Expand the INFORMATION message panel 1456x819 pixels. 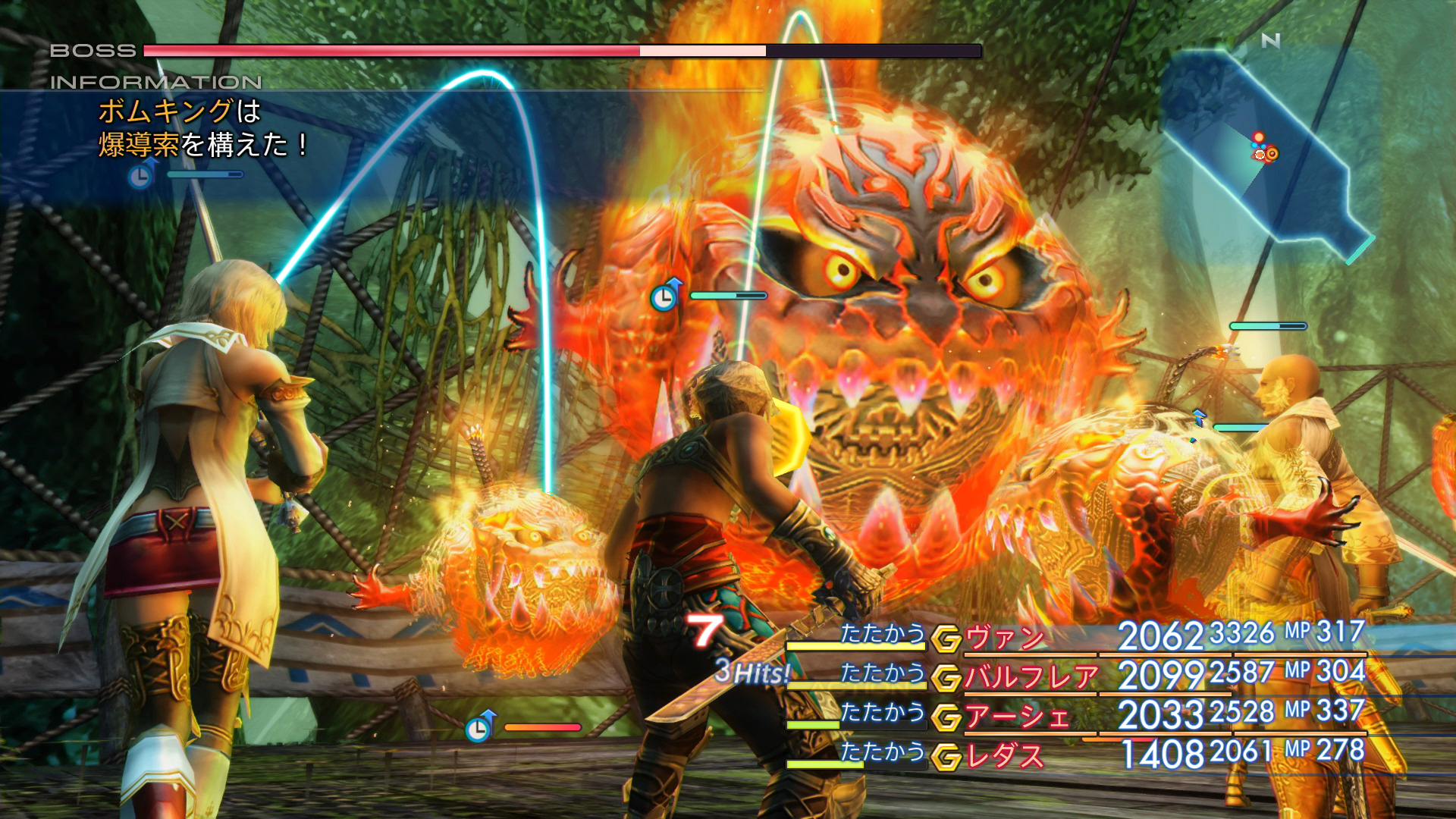190,129
